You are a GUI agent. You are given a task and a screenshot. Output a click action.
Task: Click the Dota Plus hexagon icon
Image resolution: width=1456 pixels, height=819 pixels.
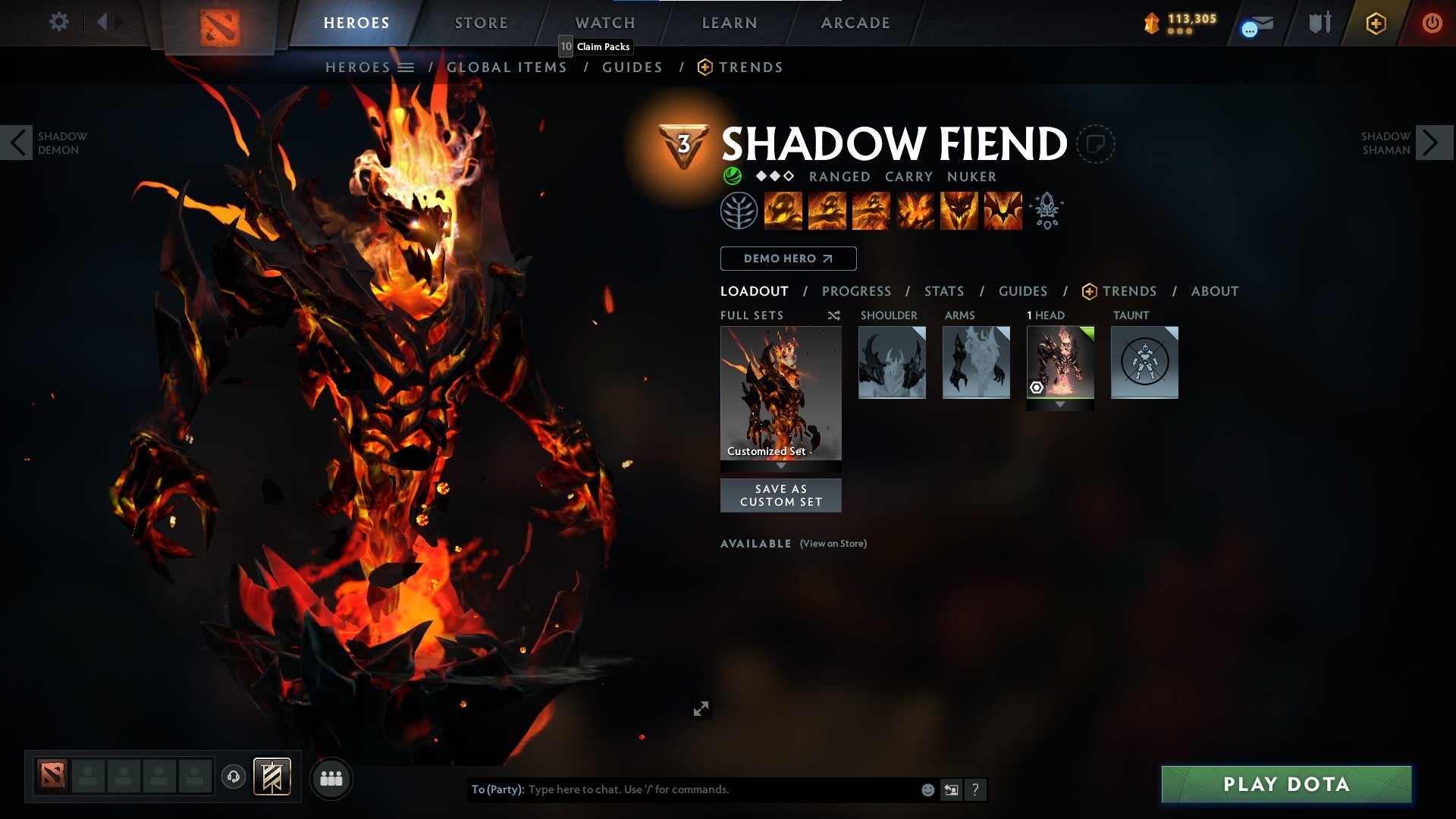pyautogui.click(x=1376, y=23)
